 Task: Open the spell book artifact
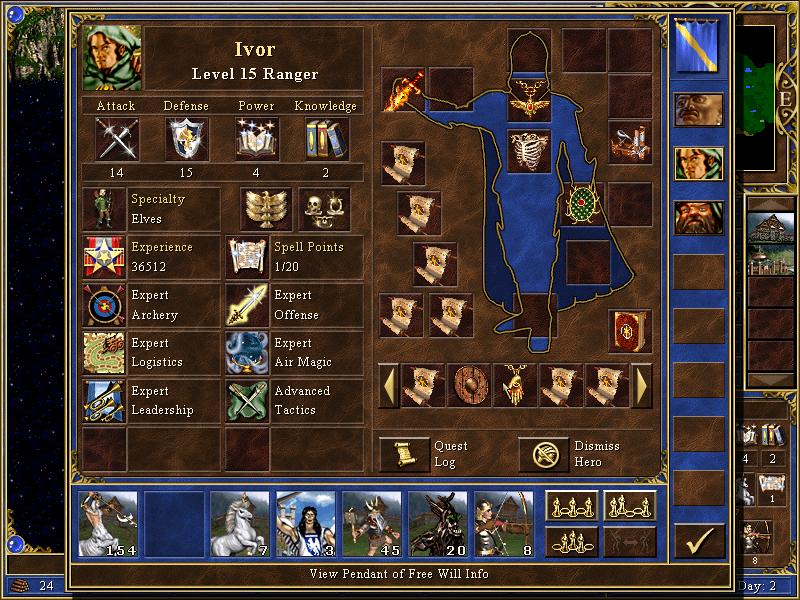tap(629, 331)
